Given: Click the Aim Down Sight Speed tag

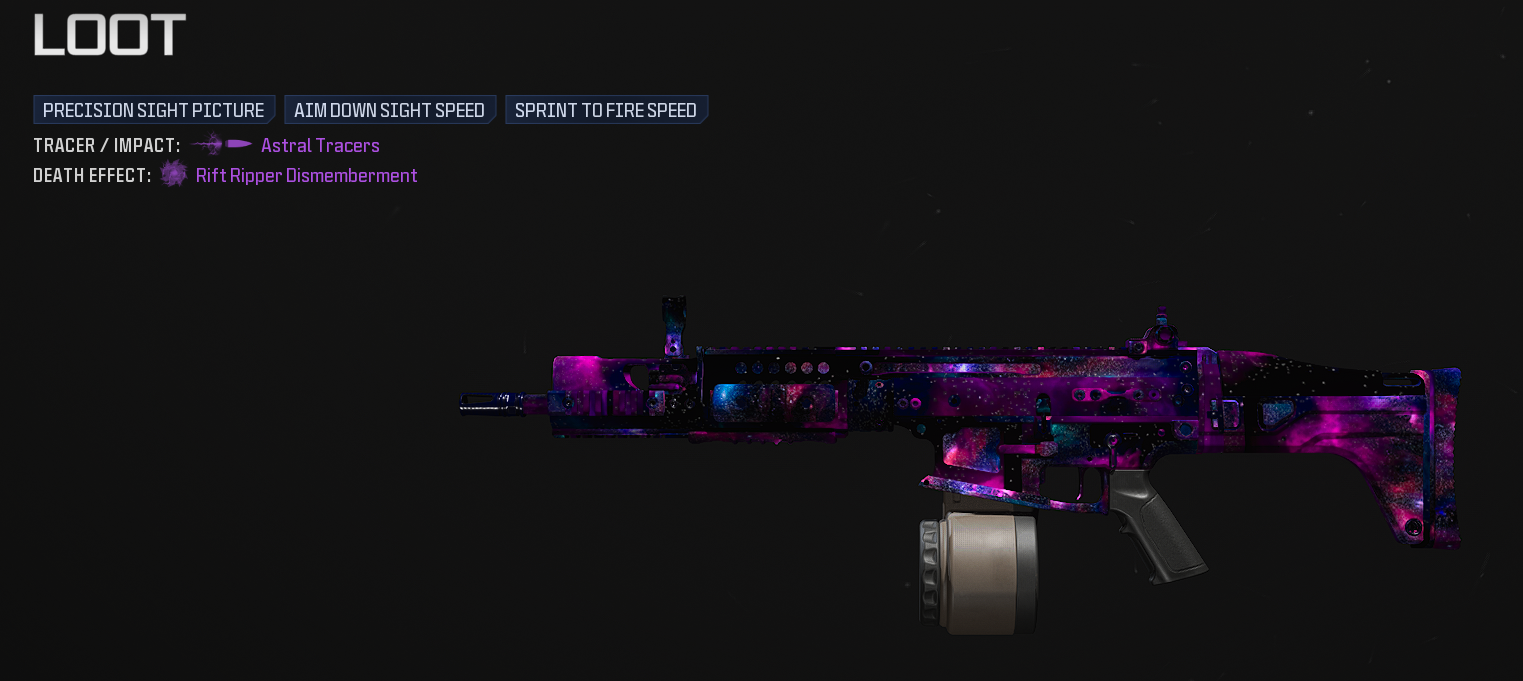Looking at the screenshot, I should 389,110.
